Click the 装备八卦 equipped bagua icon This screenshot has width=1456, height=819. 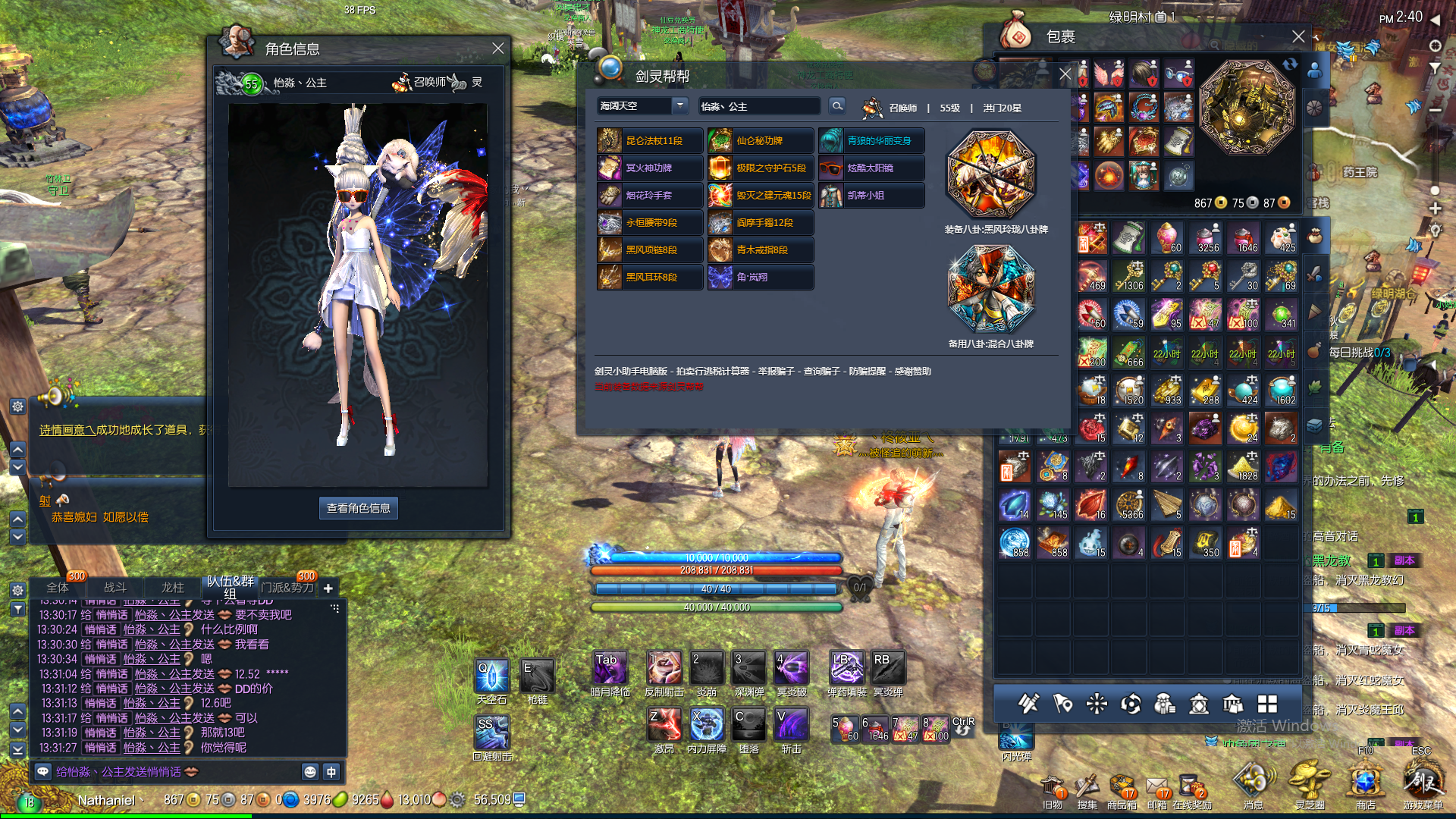click(990, 174)
